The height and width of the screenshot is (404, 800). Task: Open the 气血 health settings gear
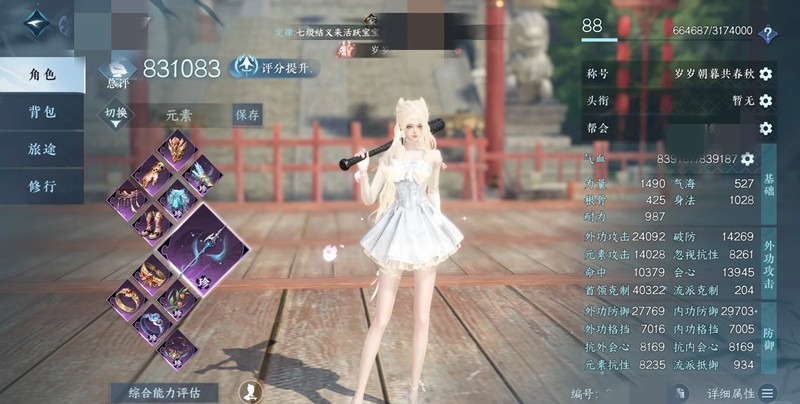click(747, 159)
